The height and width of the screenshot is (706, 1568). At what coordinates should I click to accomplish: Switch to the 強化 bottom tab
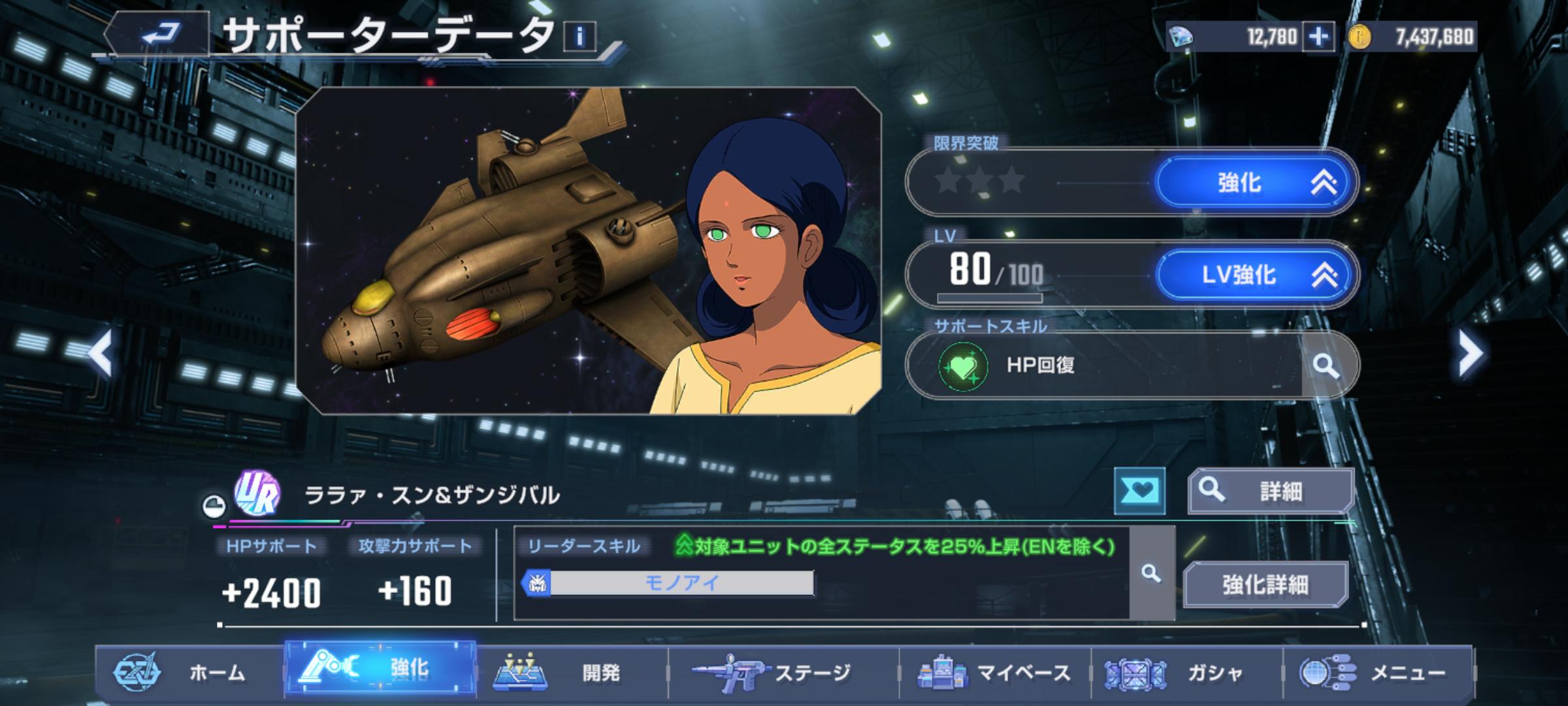click(x=380, y=668)
